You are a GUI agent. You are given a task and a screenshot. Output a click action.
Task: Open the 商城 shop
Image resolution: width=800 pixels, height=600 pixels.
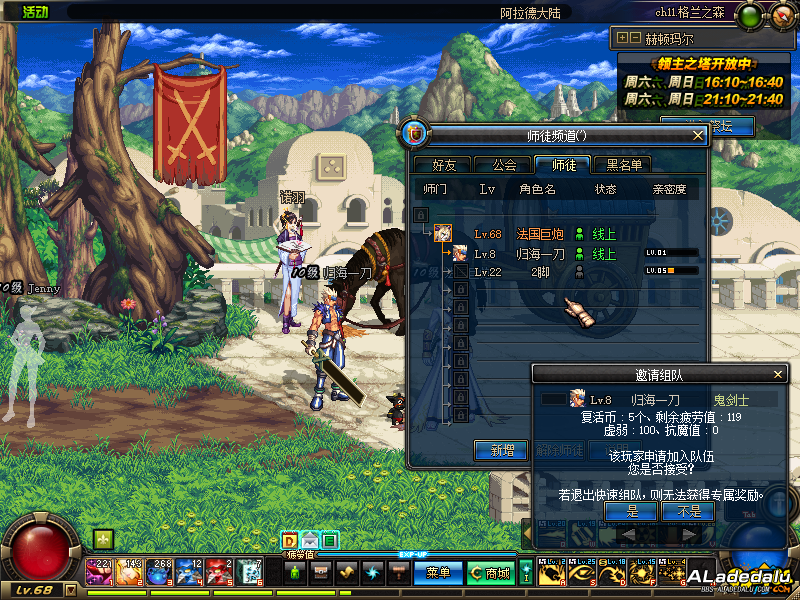pos(490,573)
